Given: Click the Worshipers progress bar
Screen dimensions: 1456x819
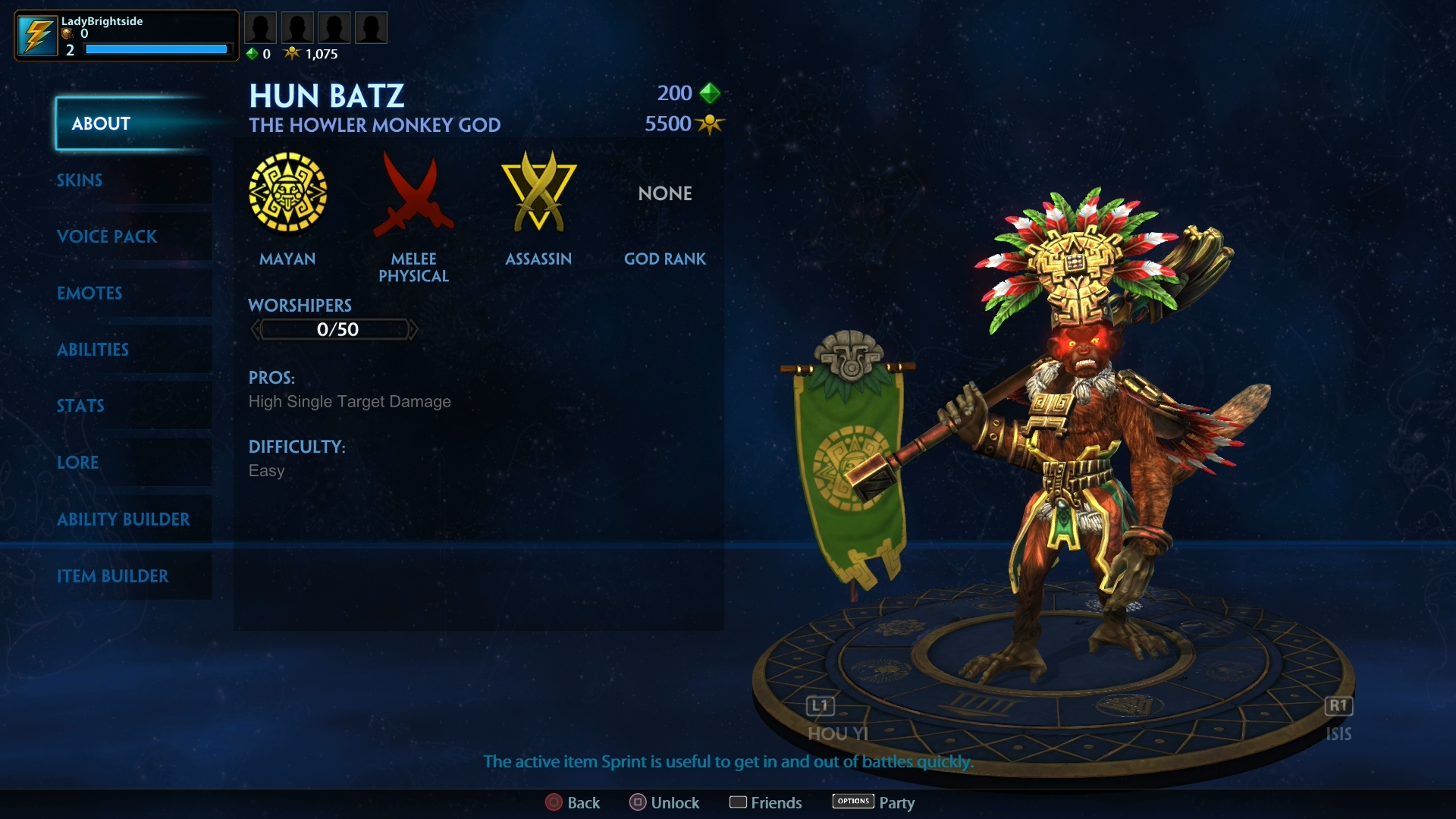Looking at the screenshot, I should 334,329.
